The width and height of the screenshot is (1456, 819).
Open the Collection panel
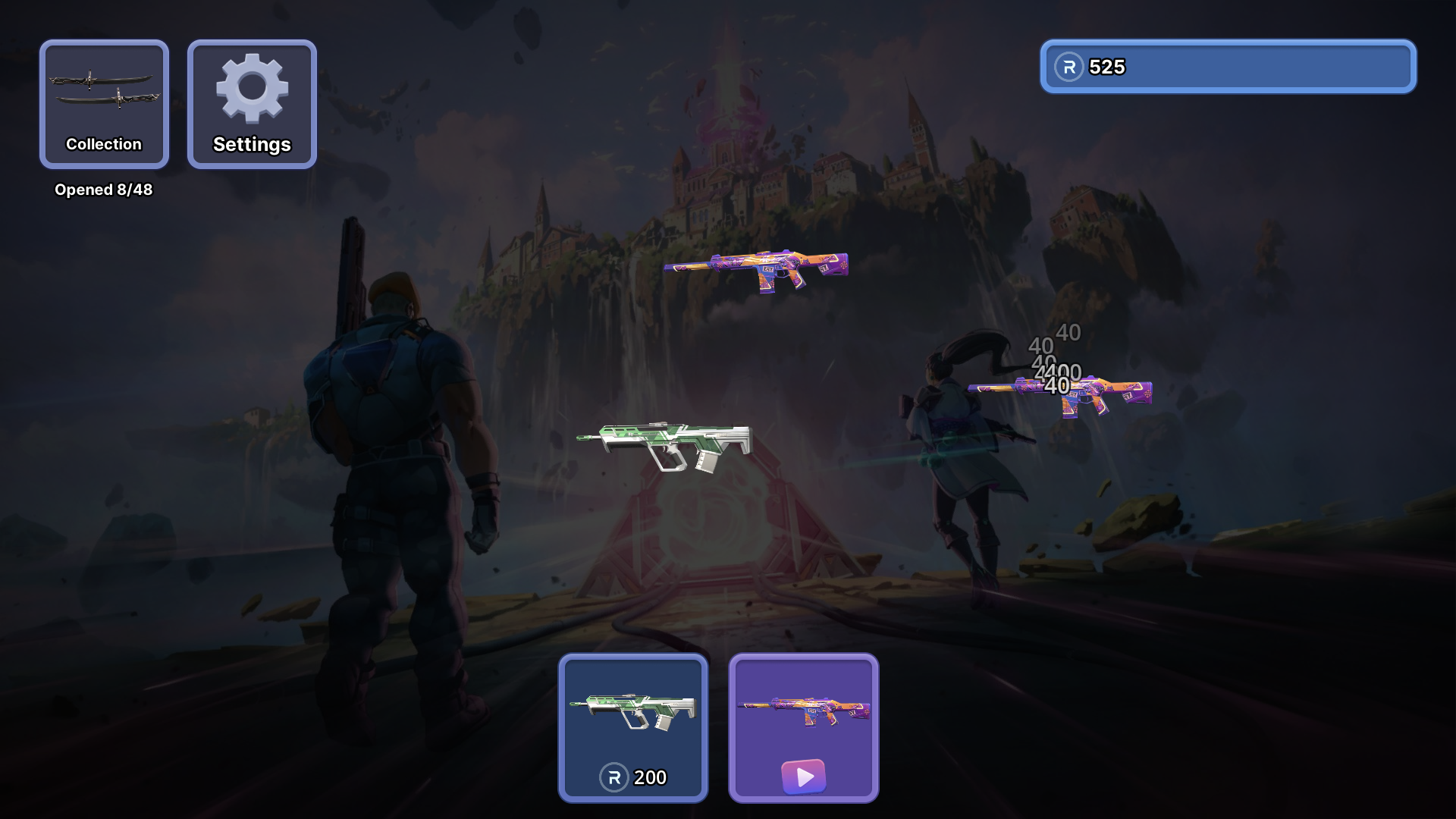point(104,105)
